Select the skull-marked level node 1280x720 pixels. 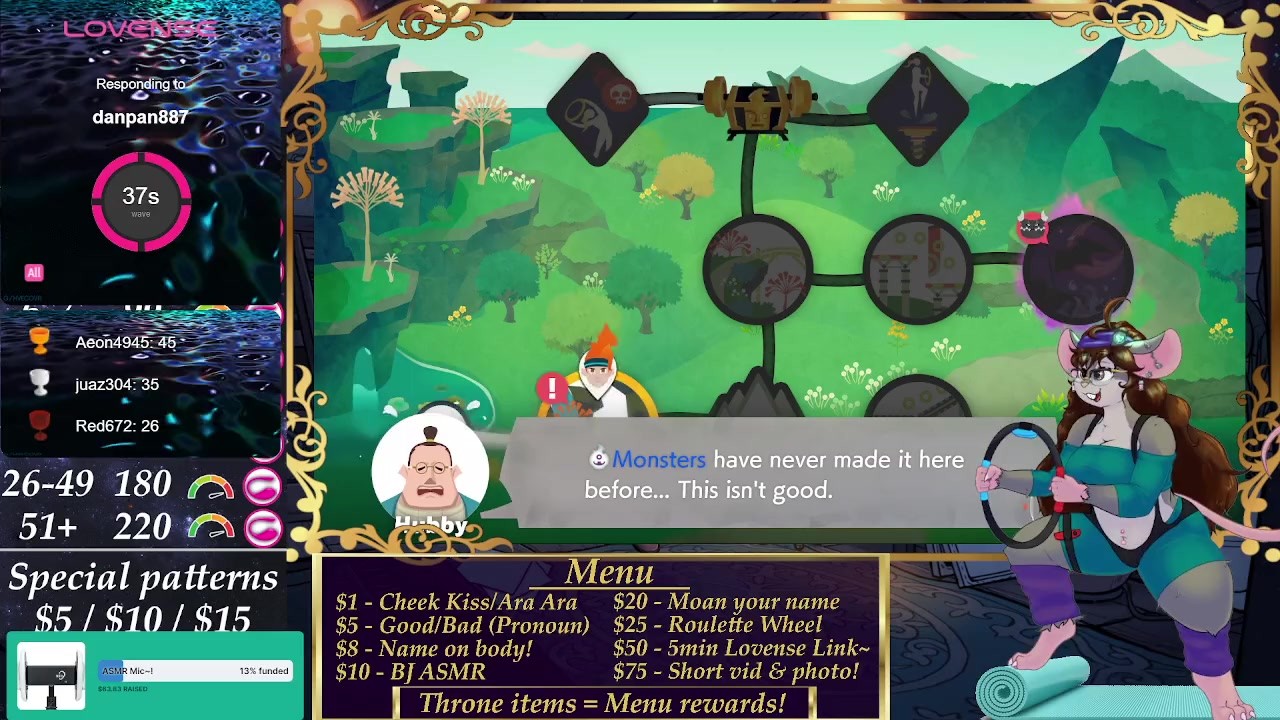(600, 109)
